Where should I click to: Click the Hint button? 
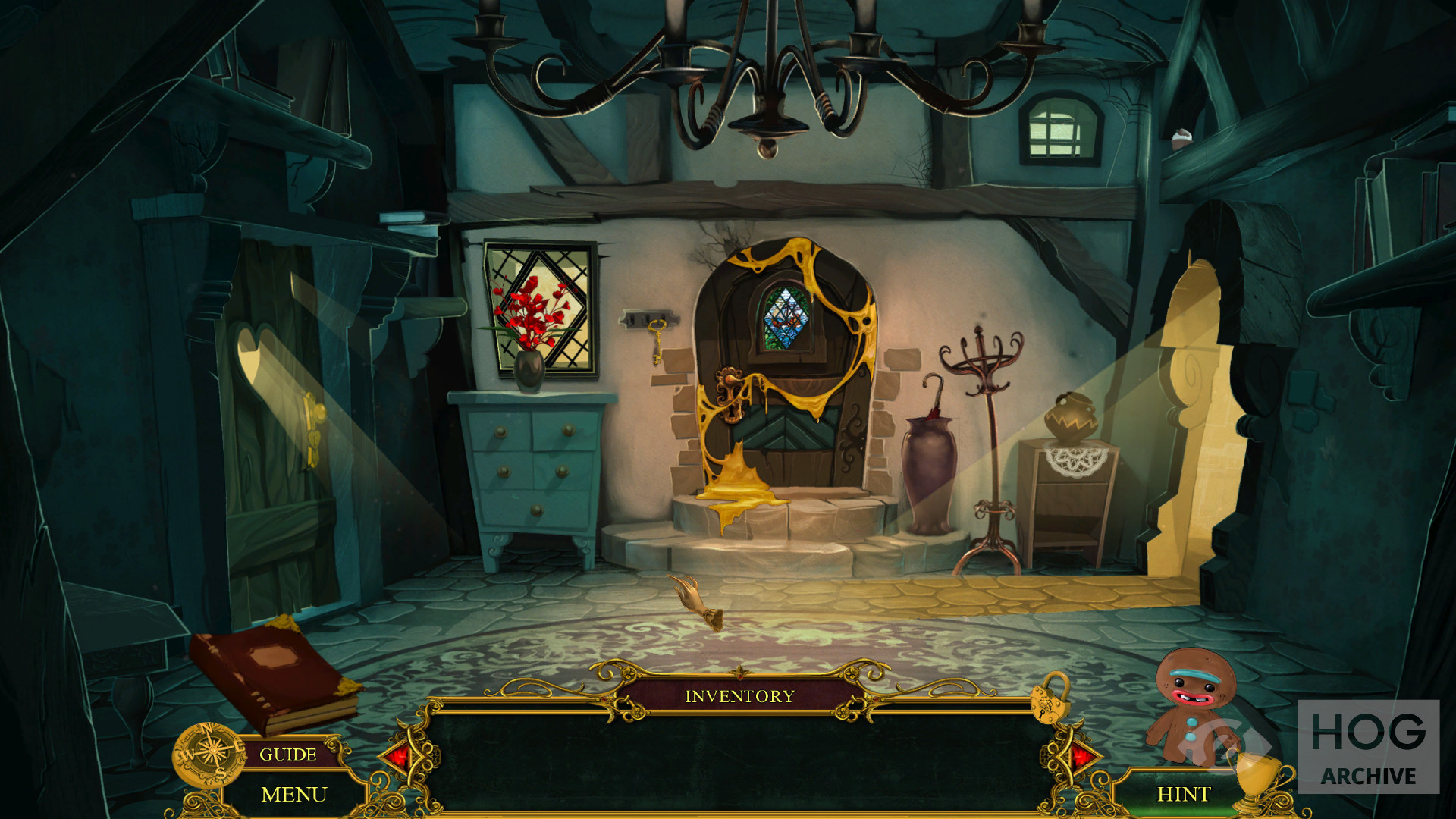click(1183, 794)
